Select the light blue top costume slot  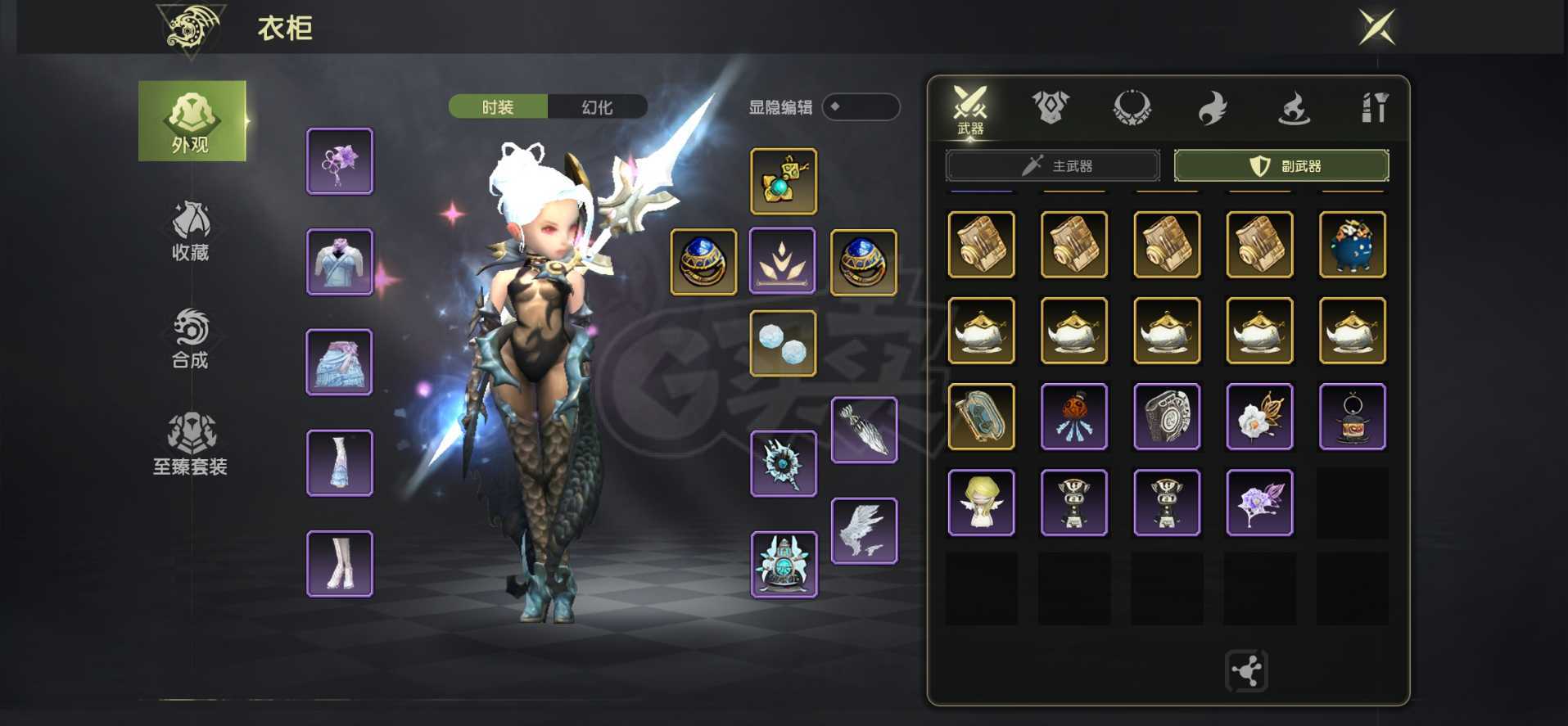tap(340, 262)
